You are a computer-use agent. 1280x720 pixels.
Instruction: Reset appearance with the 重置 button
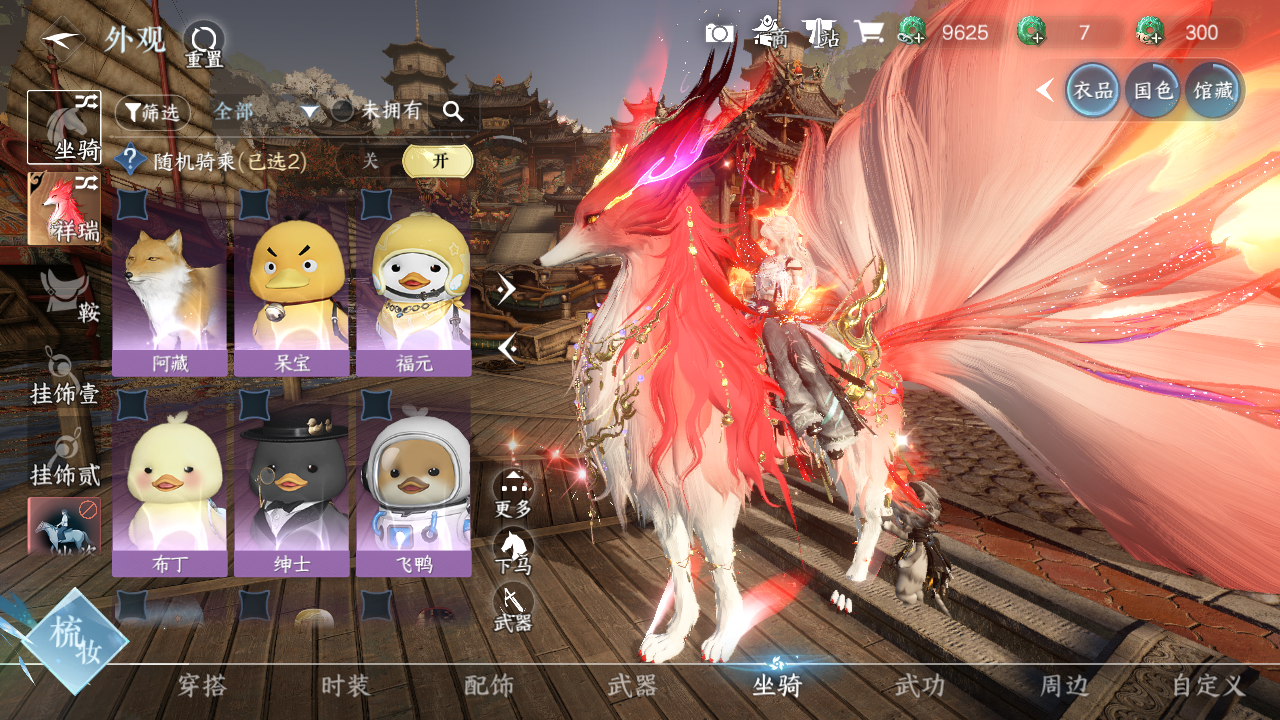click(204, 44)
